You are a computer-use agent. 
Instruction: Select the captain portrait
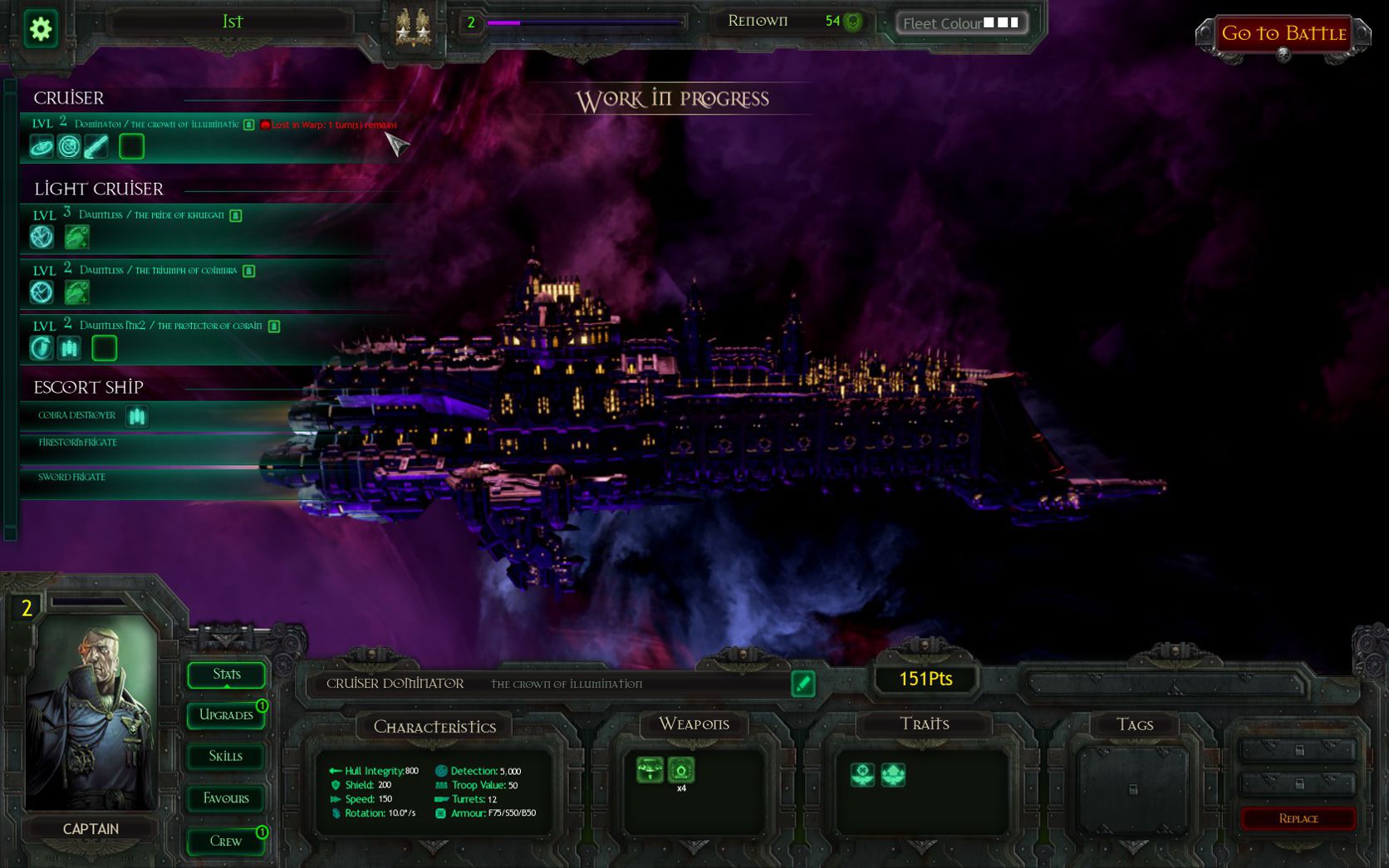click(x=91, y=714)
